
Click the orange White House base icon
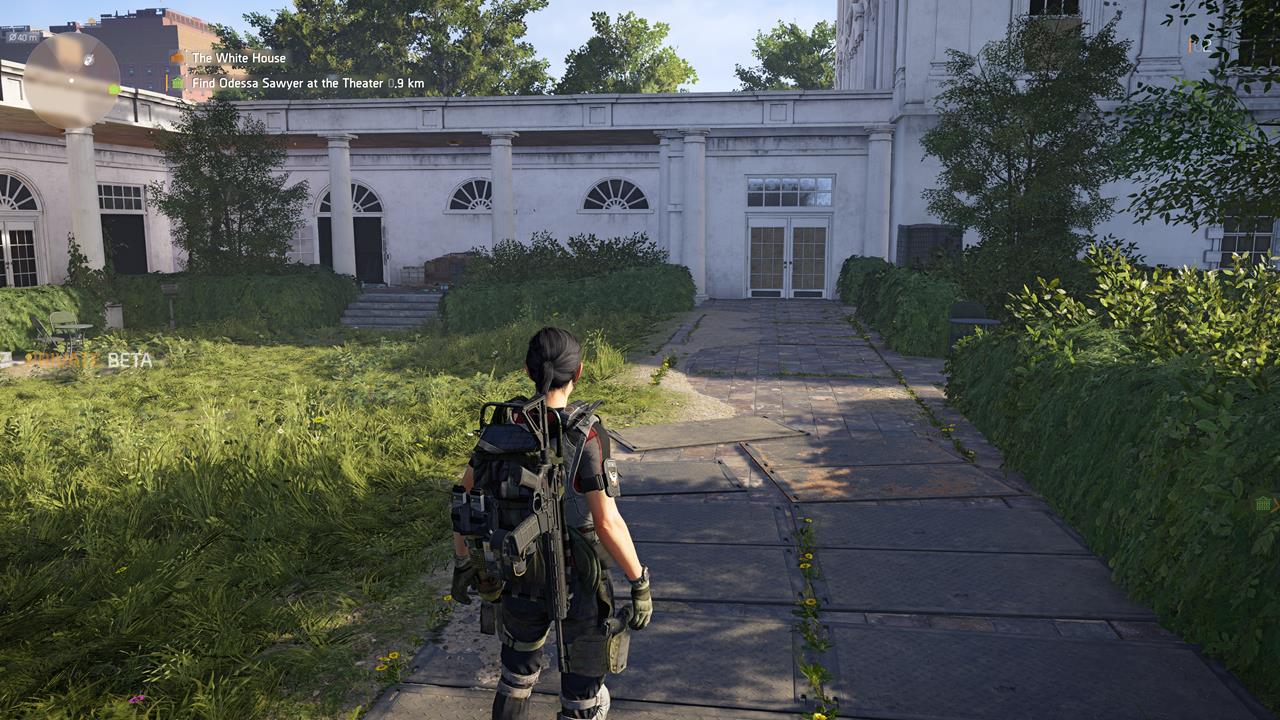[176, 57]
